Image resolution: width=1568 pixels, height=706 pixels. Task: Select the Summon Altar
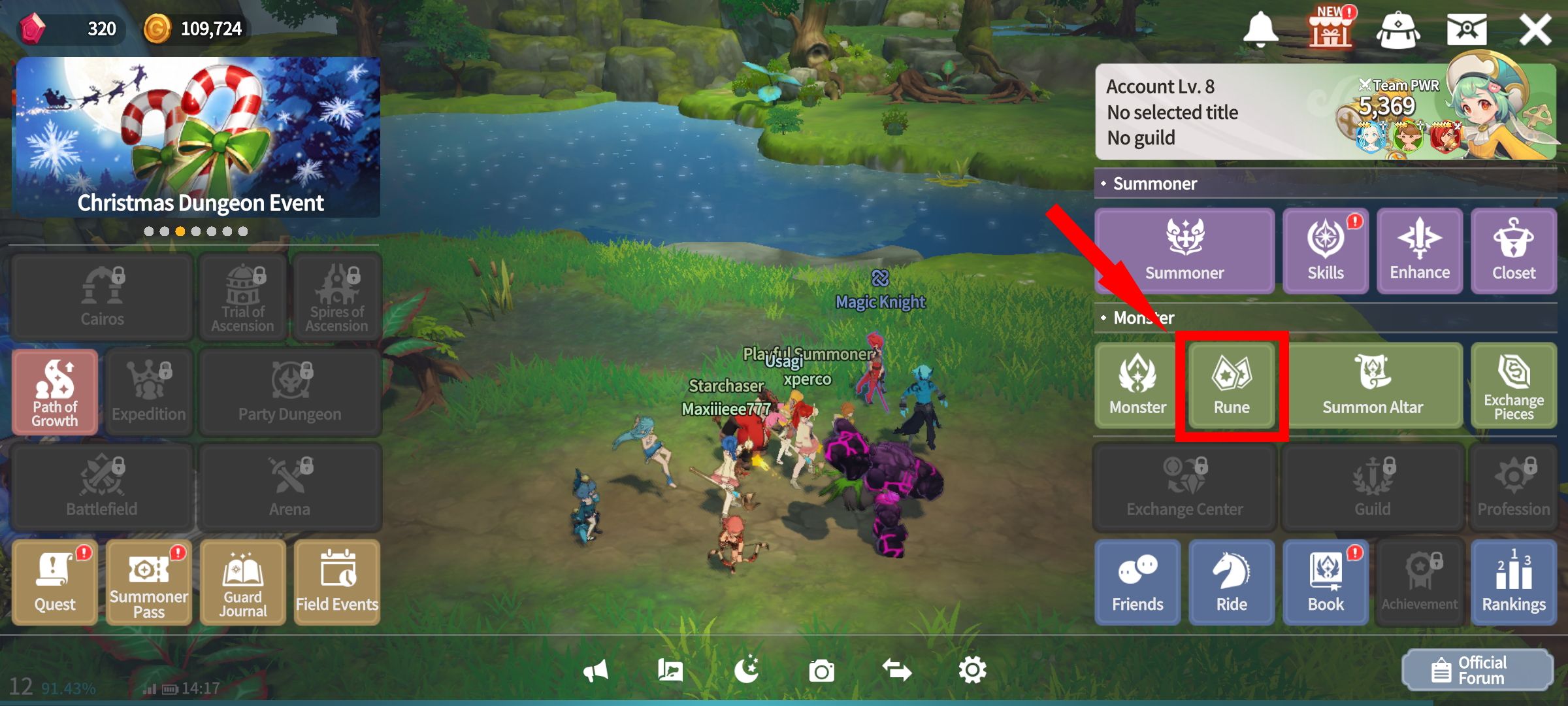coord(1372,386)
